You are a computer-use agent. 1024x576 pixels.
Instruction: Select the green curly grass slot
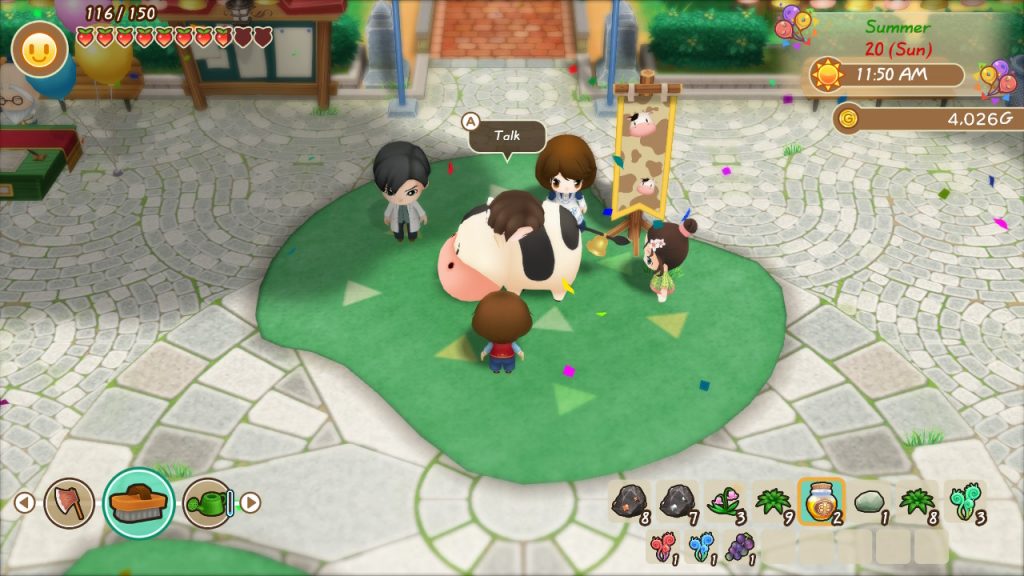(x=963, y=502)
